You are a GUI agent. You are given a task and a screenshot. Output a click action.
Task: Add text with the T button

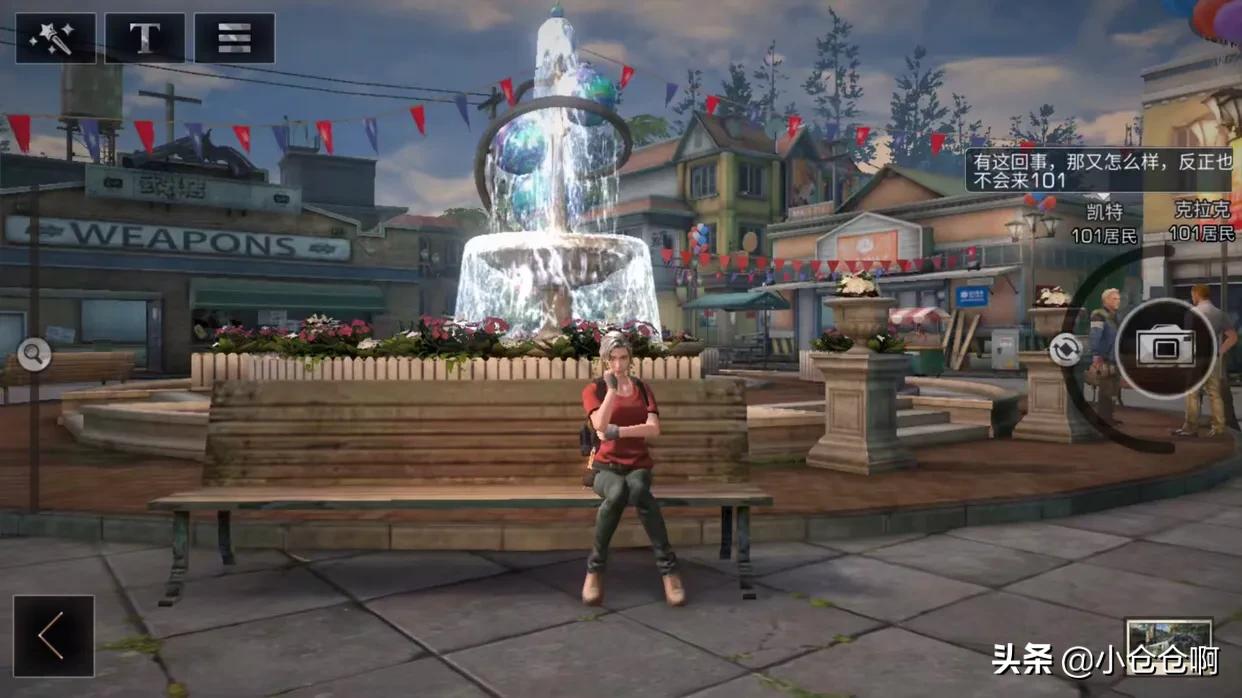[145, 38]
